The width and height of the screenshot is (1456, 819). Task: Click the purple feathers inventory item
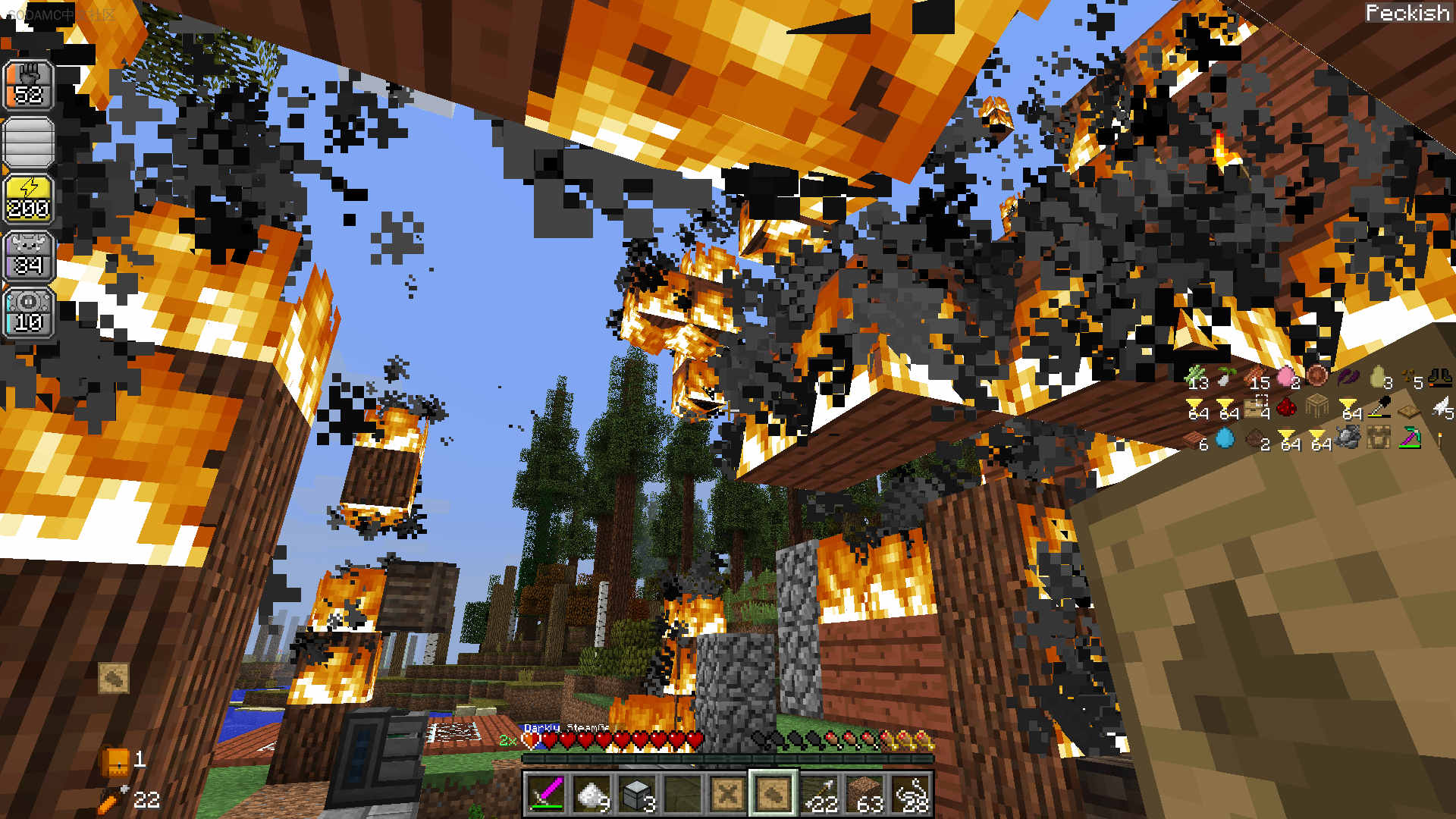pyautogui.click(x=1348, y=377)
